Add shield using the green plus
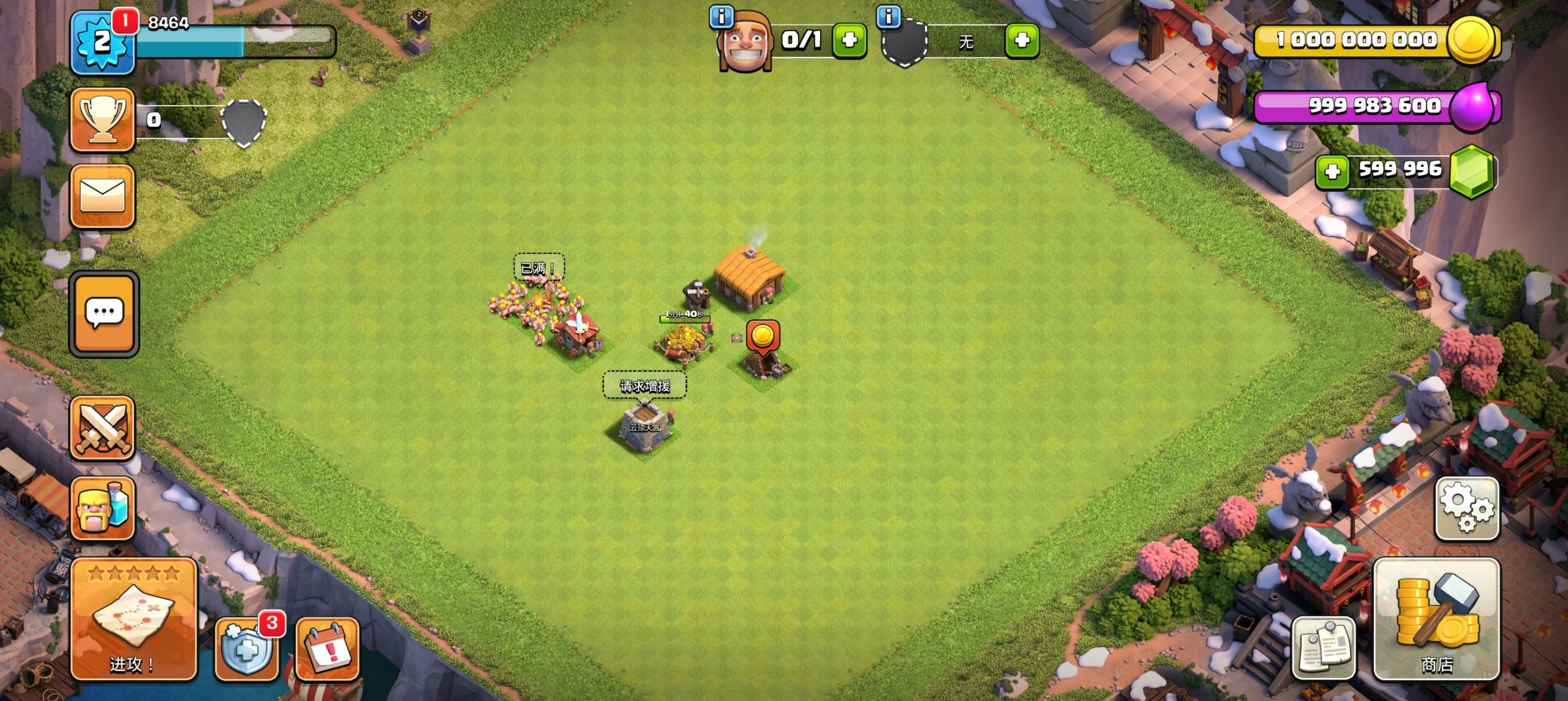This screenshot has height=701, width=1568. click(x=1022, y=40)
